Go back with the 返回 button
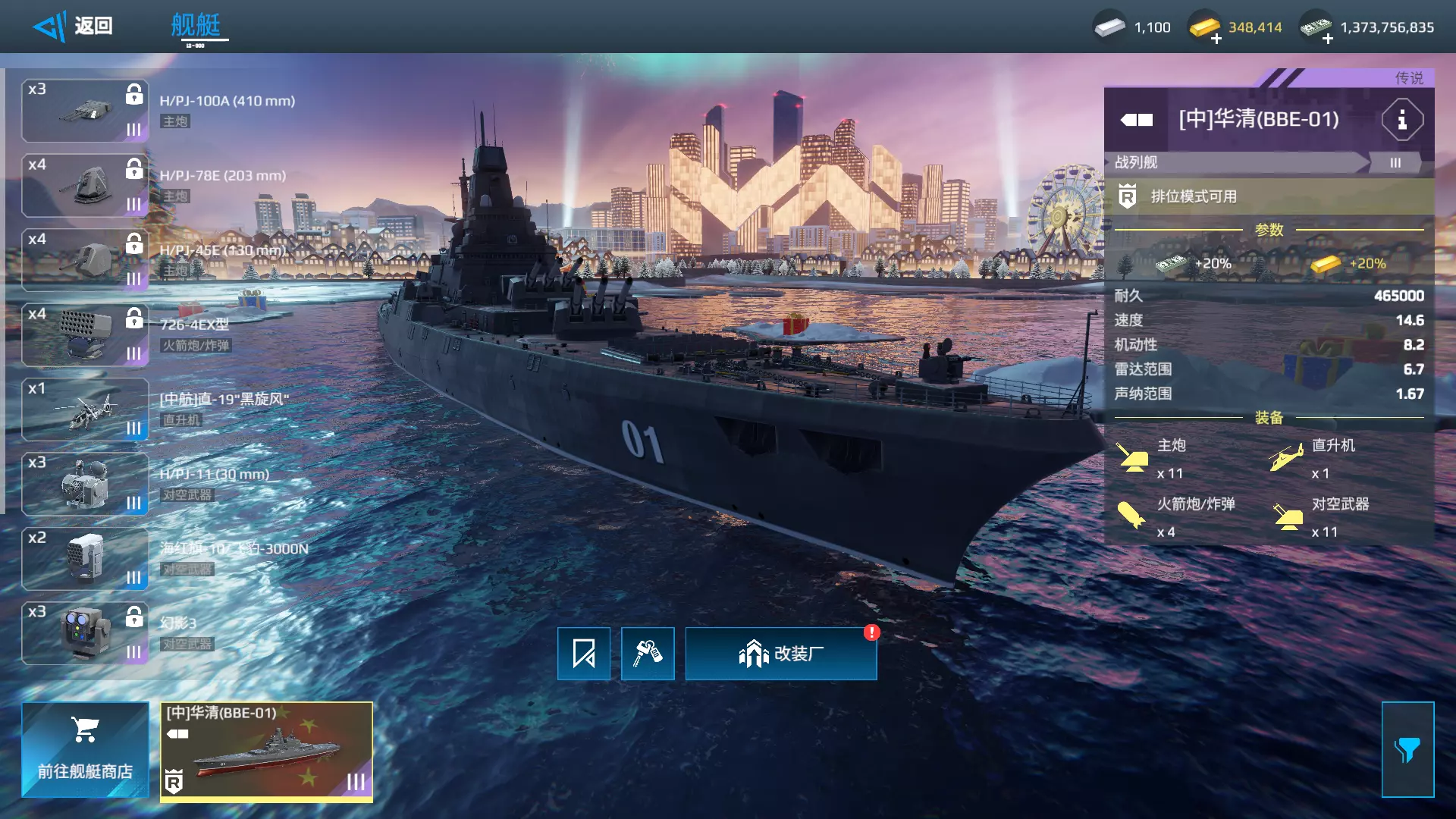The height and width of the screenshot is (819, 1456). 74,27
